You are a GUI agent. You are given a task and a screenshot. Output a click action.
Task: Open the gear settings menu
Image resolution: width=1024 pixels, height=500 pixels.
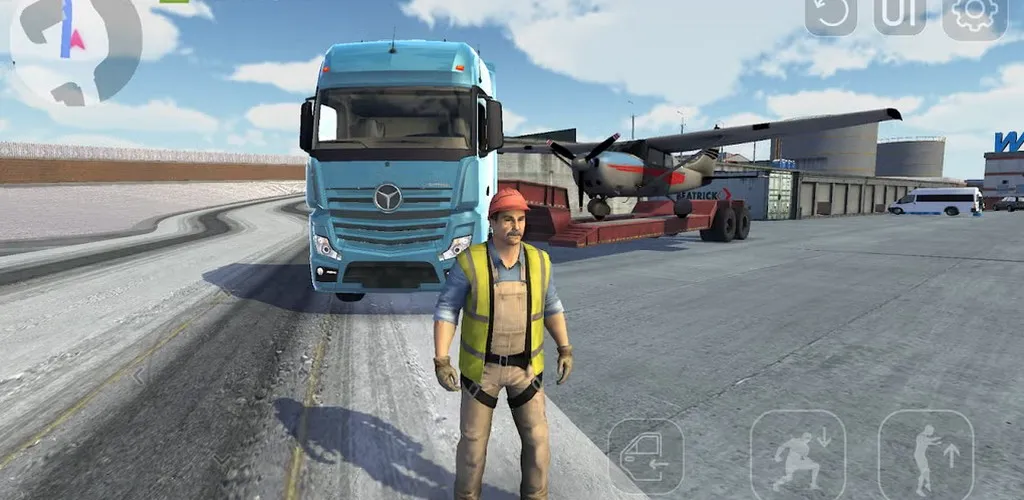[974, 16]
